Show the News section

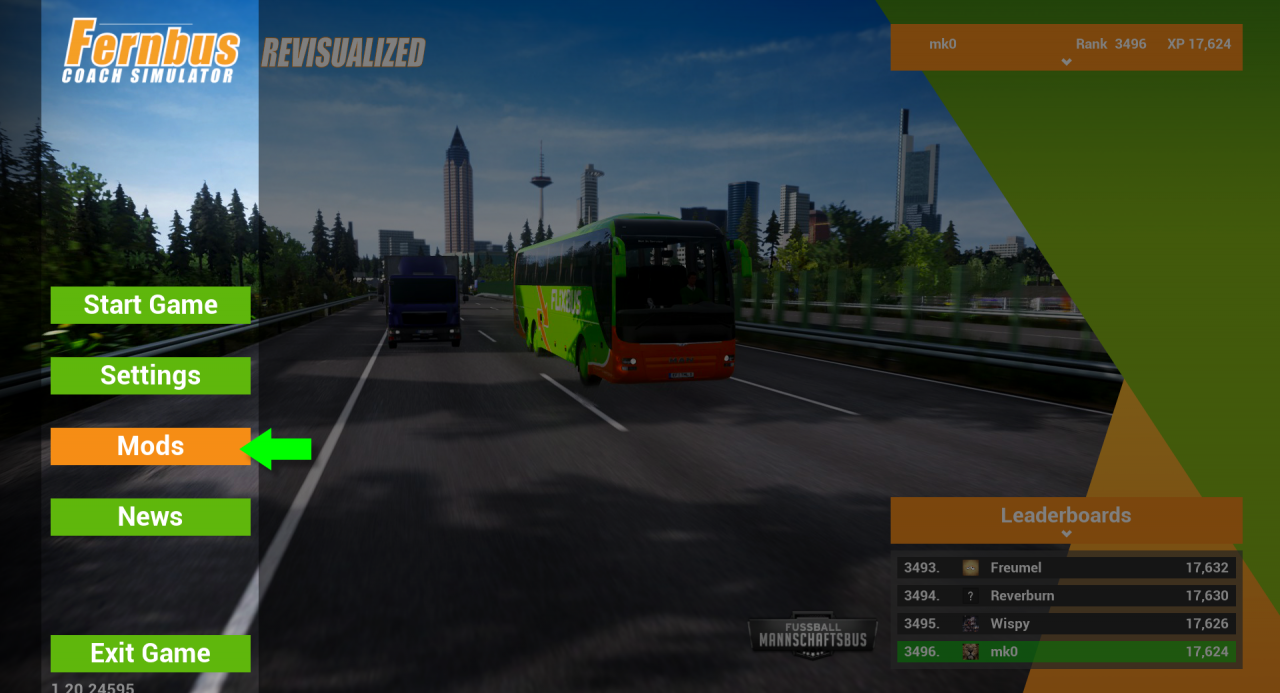[x=150, y=517]
